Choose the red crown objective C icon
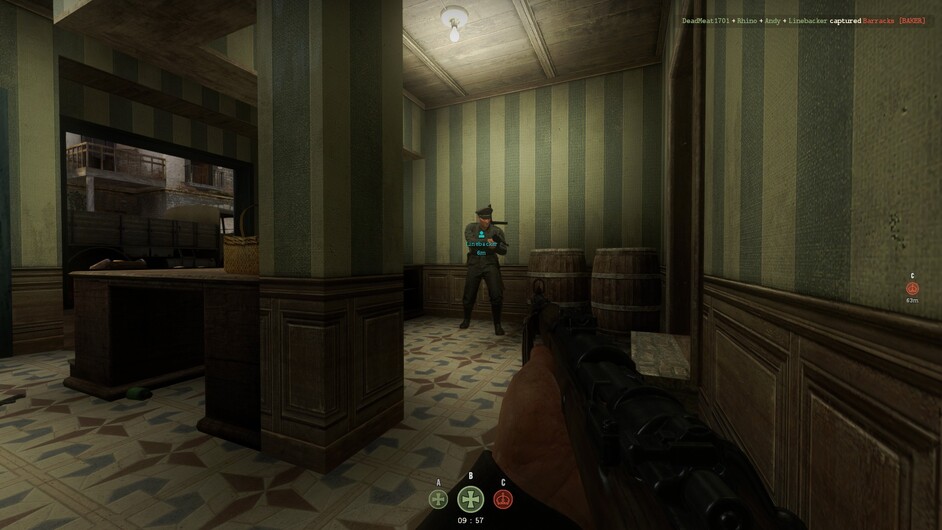 click(x=503, y=499)
